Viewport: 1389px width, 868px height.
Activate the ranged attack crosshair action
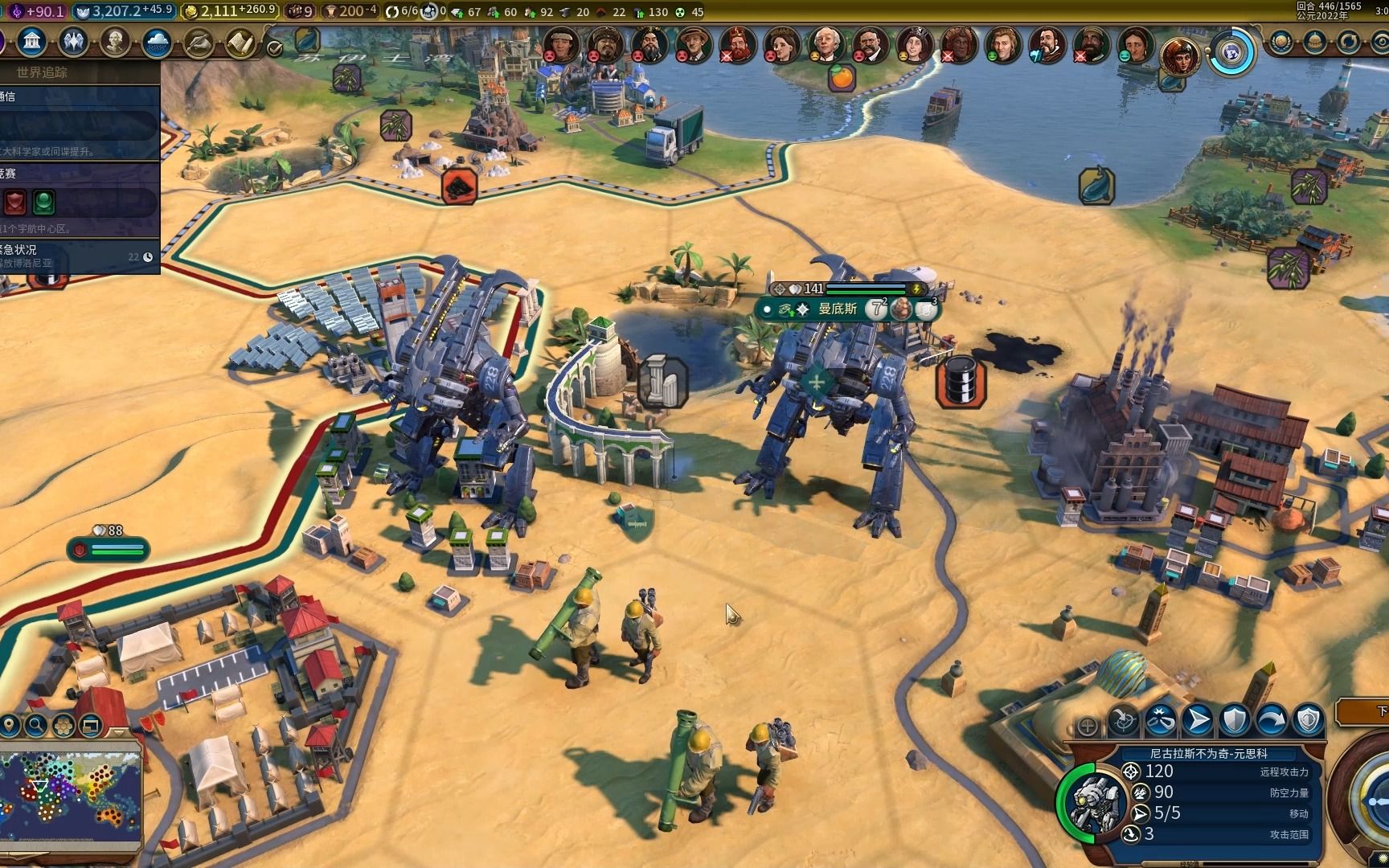[1124, 721]
